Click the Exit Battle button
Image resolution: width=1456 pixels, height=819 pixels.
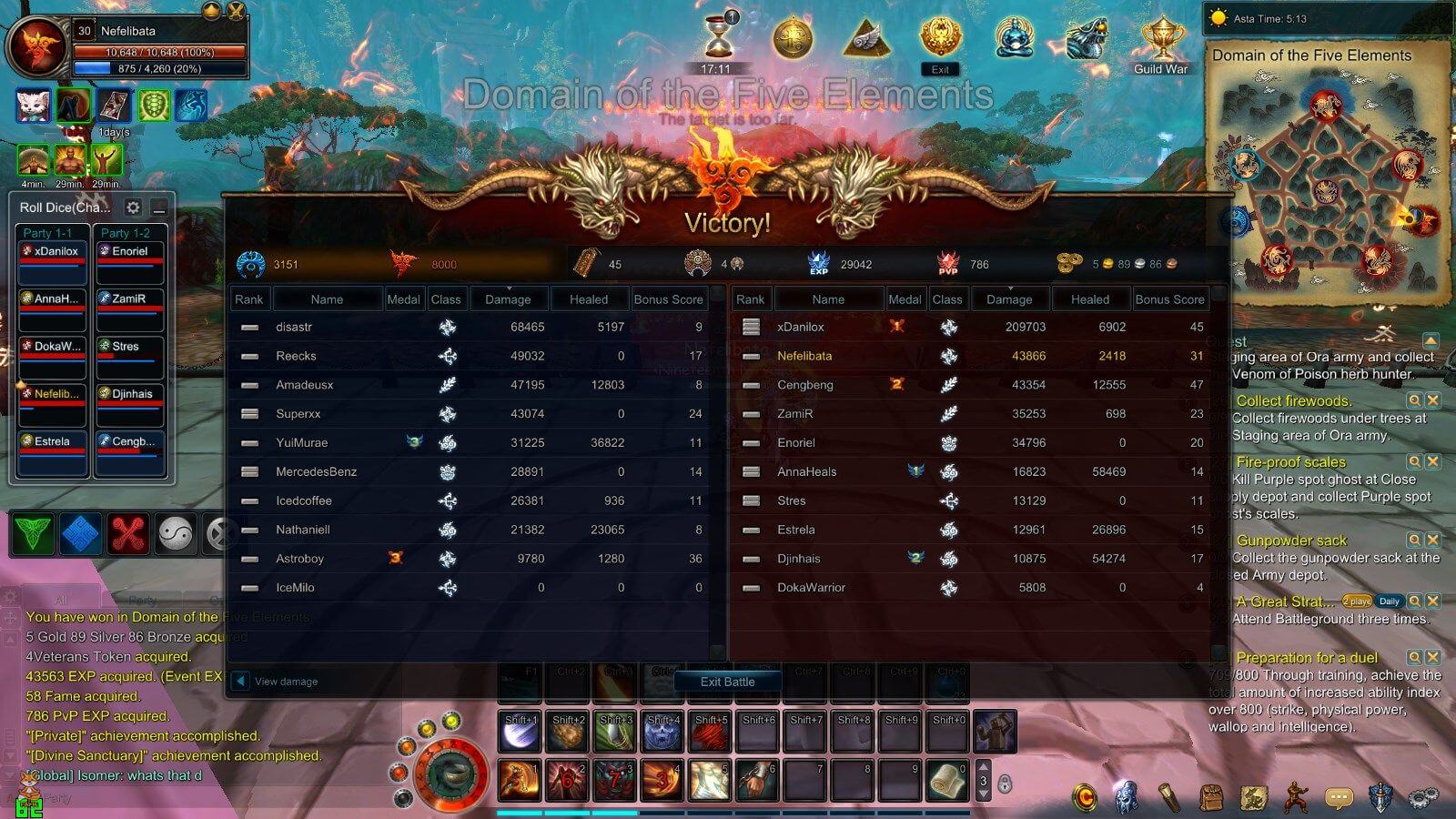point(727,682)
